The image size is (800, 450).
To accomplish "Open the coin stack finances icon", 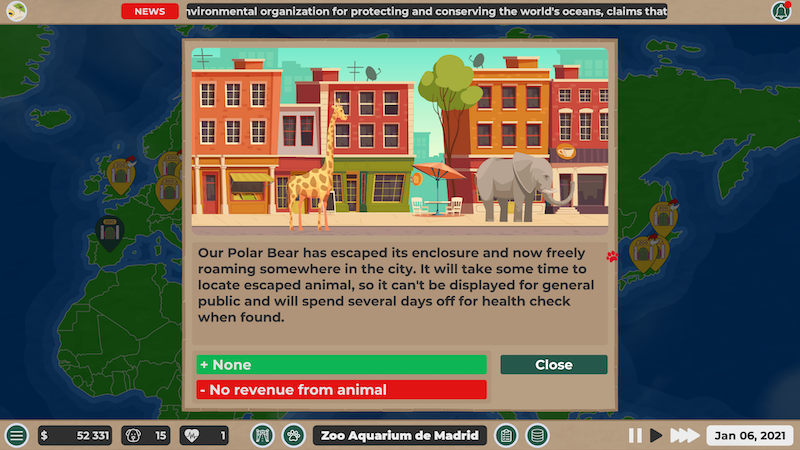I will [537, 436].
